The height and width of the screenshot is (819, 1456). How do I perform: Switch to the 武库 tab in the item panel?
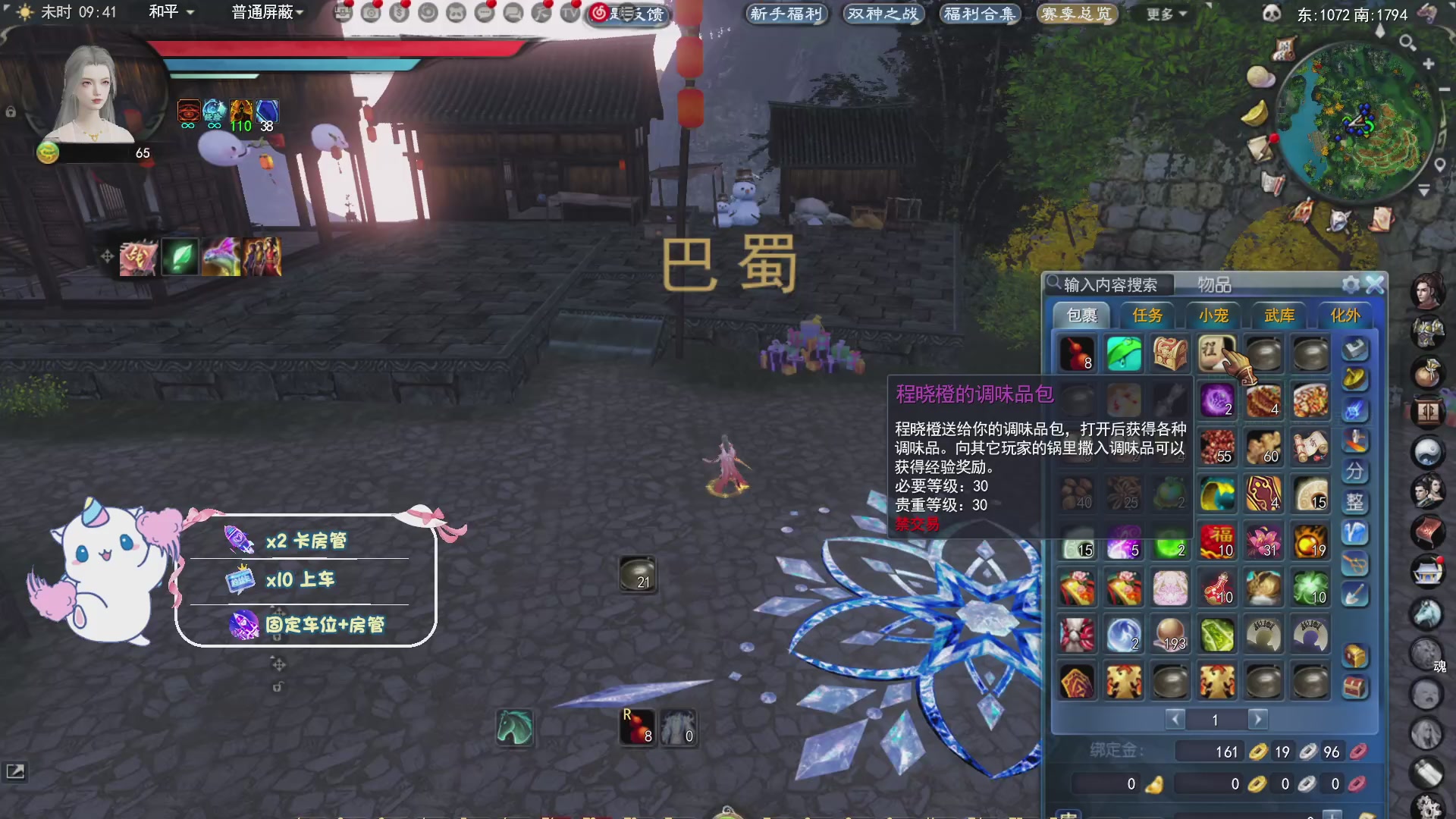pyautogui.click(x=1279, y=316)
